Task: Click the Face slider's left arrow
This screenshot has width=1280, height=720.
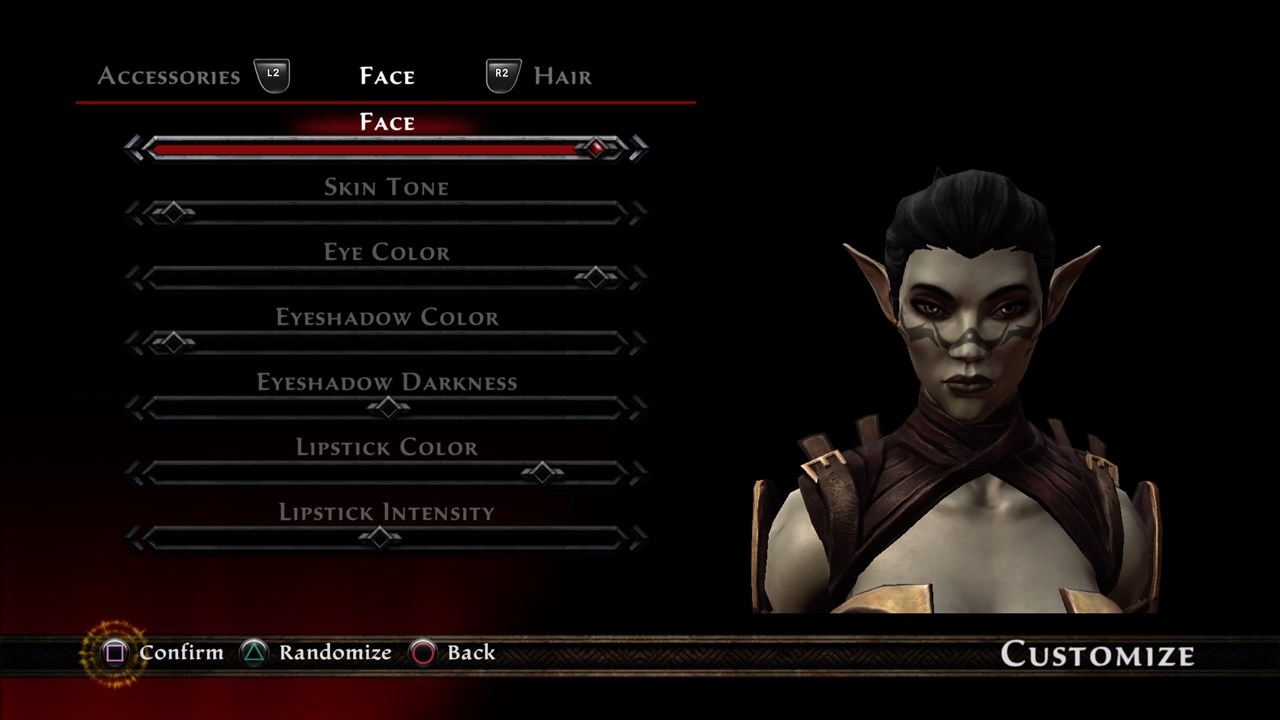Action: tap(135, 149)
